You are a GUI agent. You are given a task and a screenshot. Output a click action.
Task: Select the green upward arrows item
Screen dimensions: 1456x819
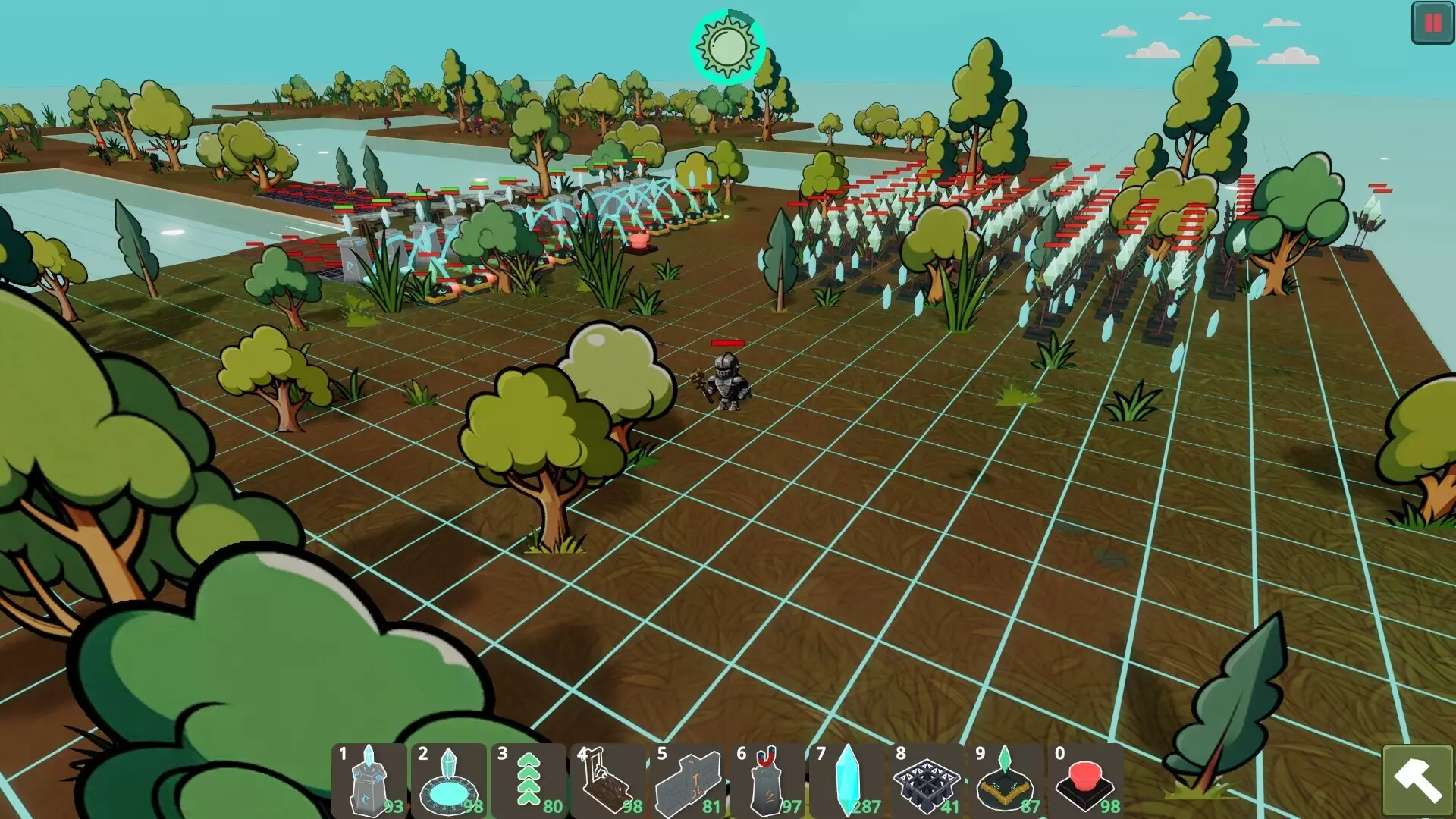[529, 780]
